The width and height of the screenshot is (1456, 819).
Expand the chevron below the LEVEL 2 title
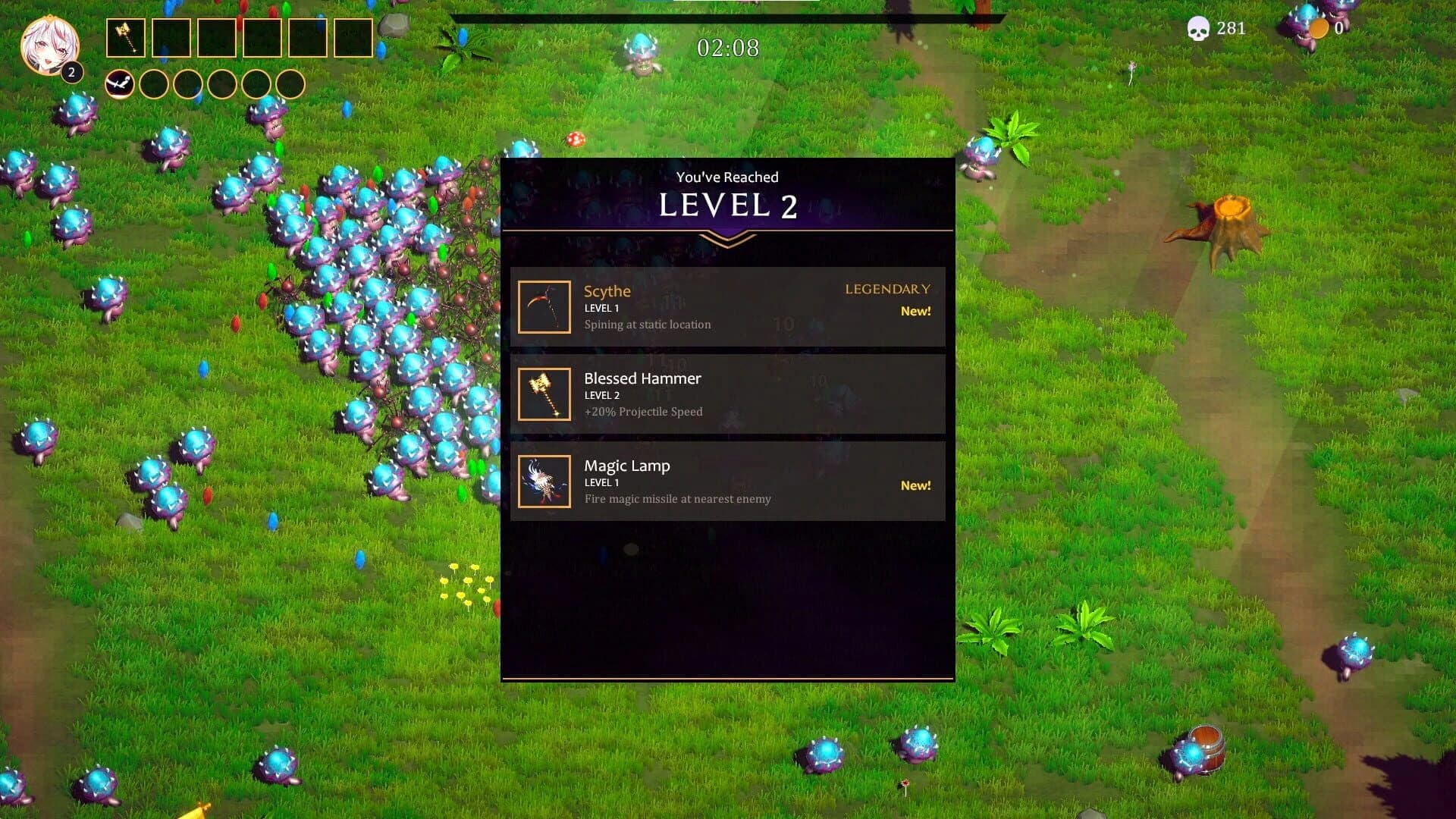coord(727,241)
